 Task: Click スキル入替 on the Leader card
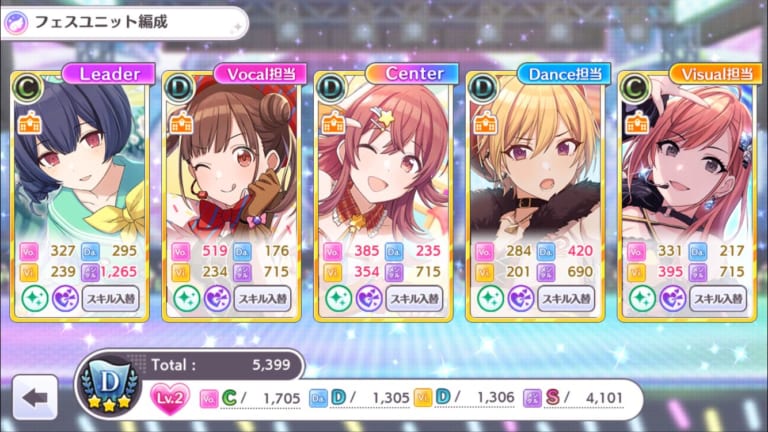click(x=110, y=298)
